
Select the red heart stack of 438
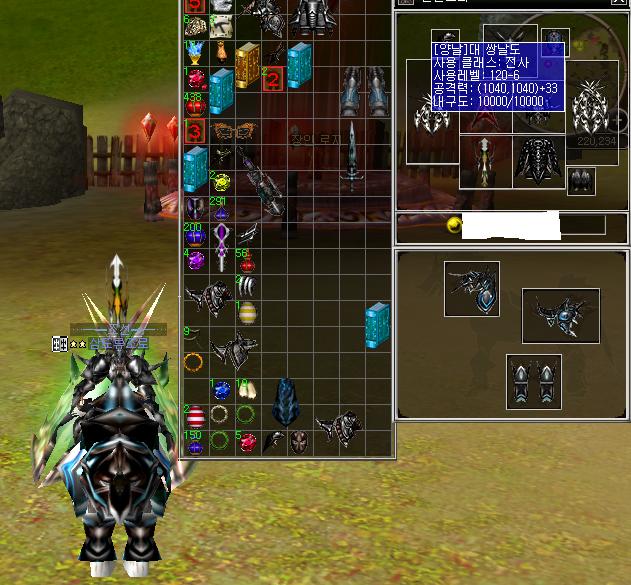194,104
